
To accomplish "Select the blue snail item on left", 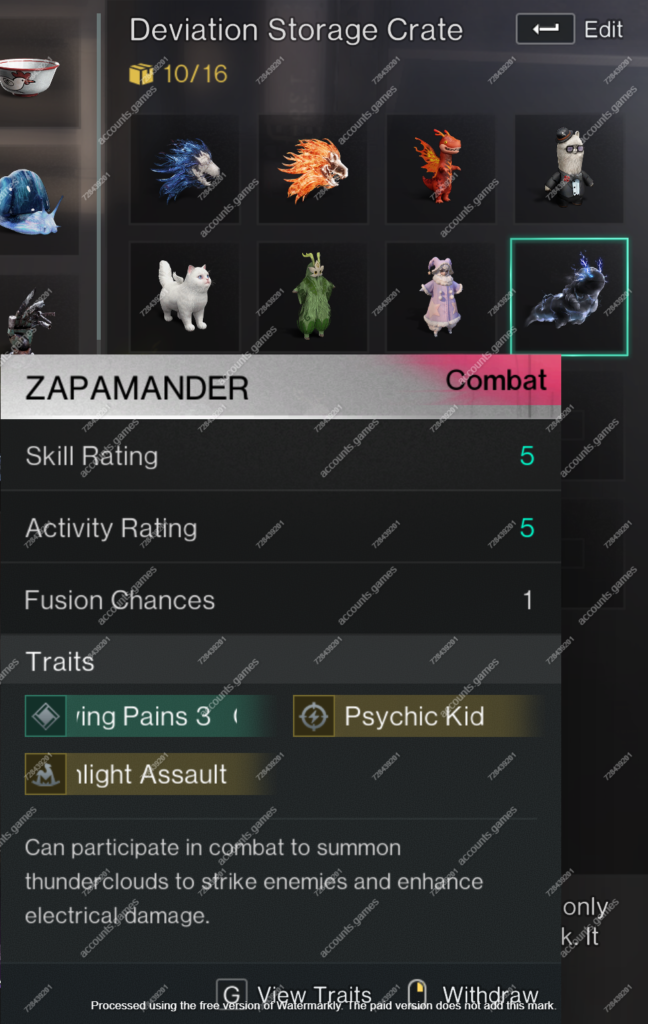I will [28, 203].
